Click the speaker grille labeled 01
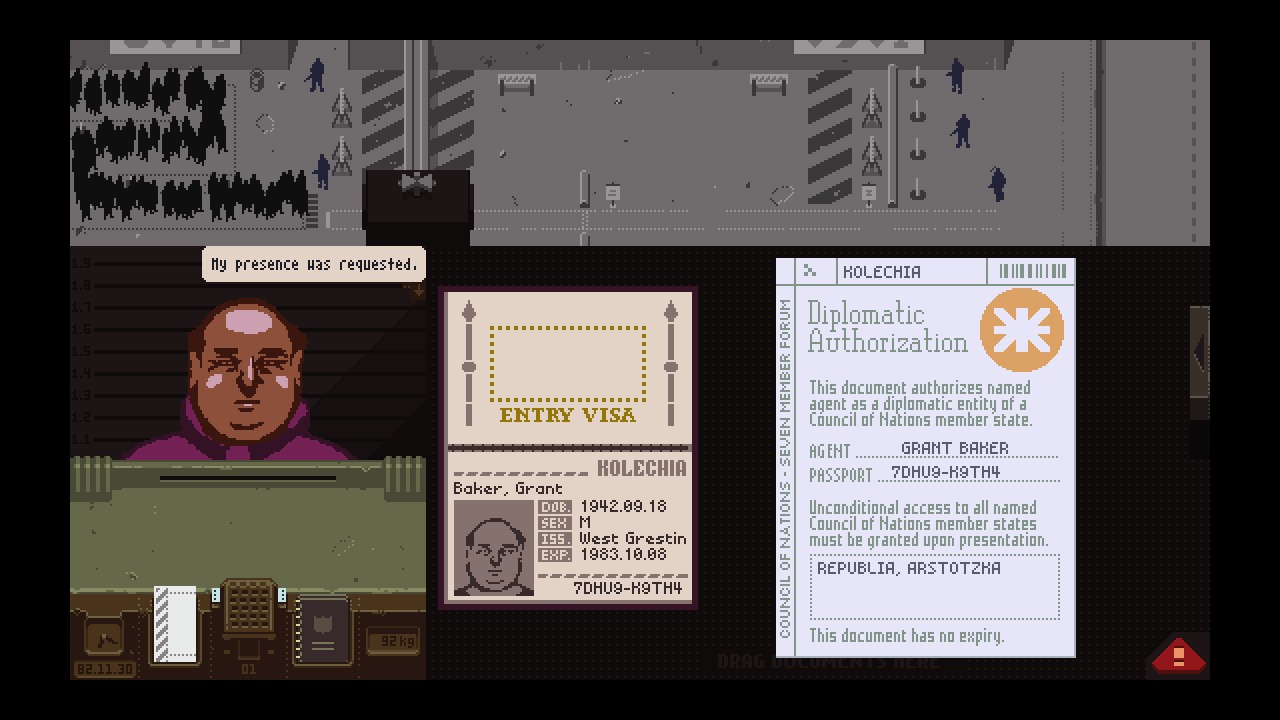Image resolution: width=1280 pixels, height=720 pixels. 247,607
